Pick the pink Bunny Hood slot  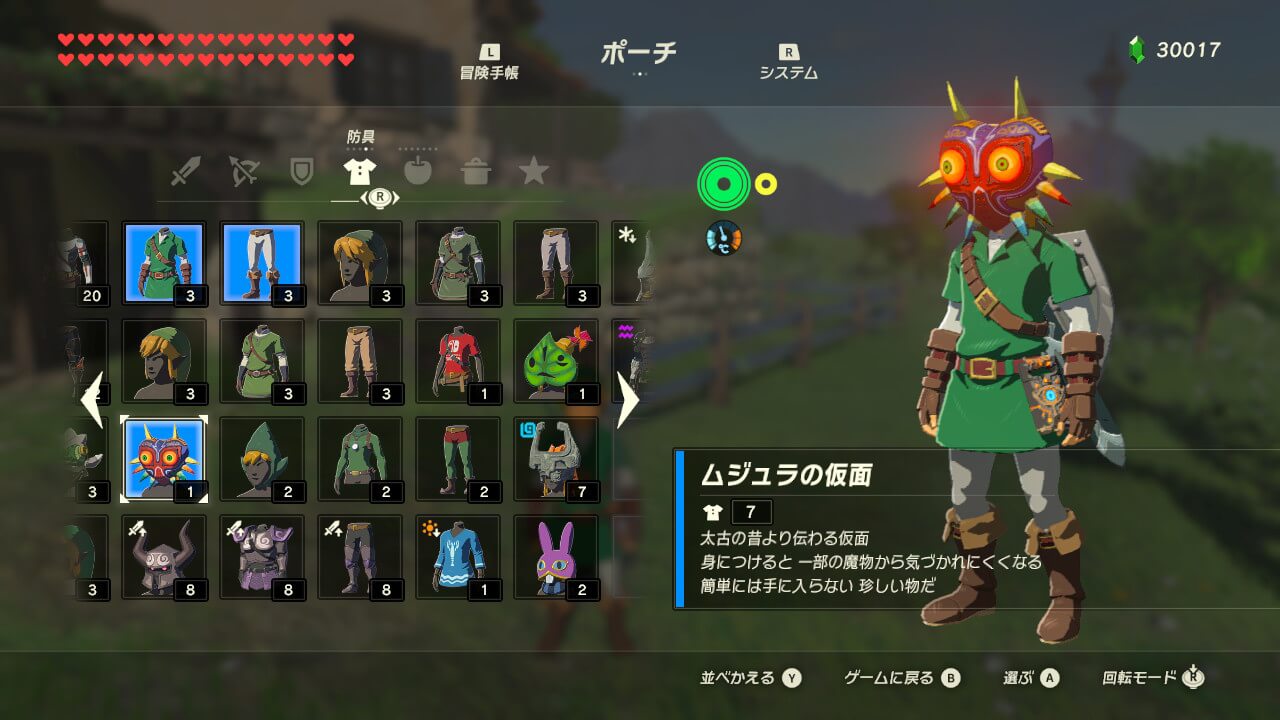(556, 557)
